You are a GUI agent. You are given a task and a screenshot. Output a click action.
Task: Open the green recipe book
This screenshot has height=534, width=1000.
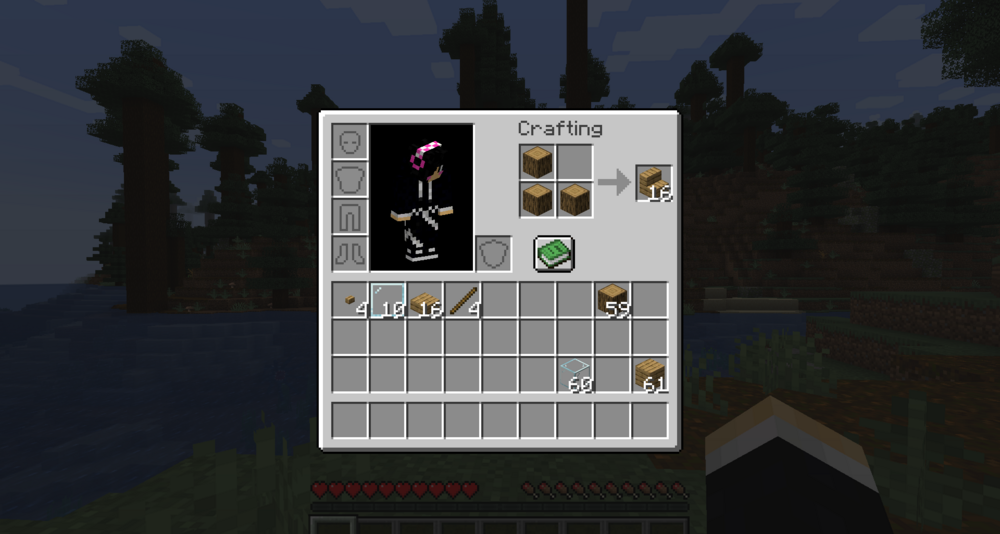click(x=553, y=254)
